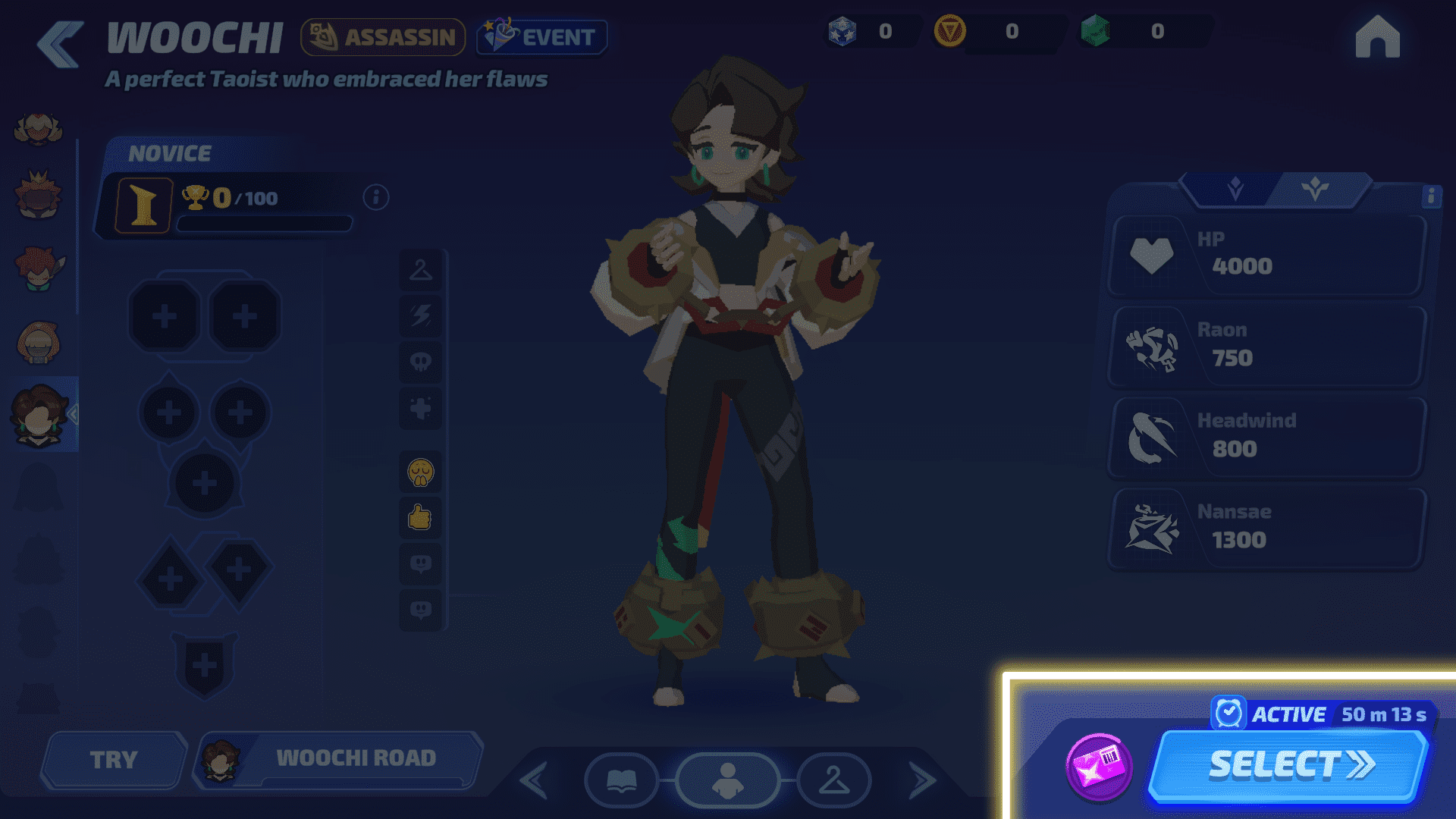
Task: Open stats panel info button
Action: tap(1430, 196)
